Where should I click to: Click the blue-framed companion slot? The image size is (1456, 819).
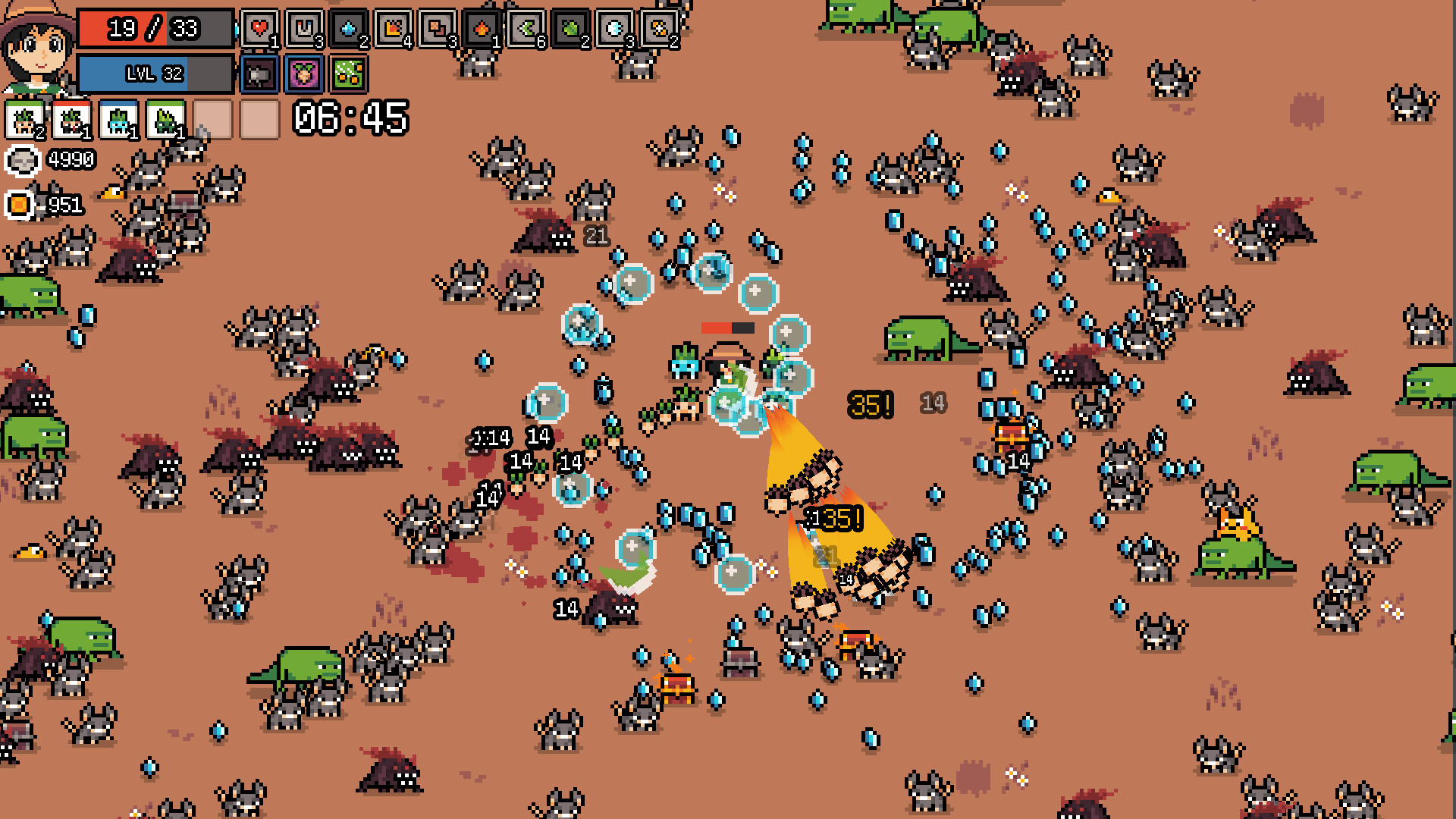click(119, 118)
